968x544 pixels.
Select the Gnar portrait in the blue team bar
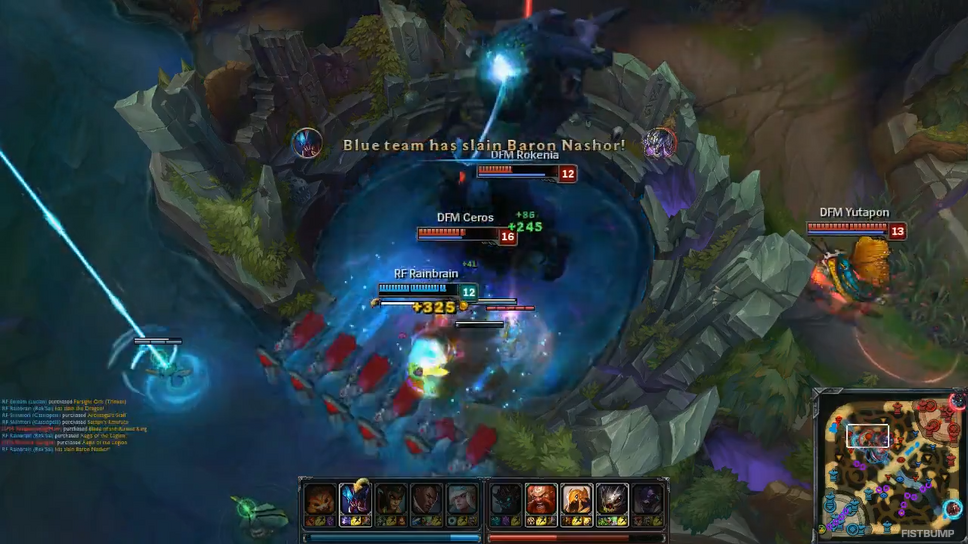(x=320, y=499)
